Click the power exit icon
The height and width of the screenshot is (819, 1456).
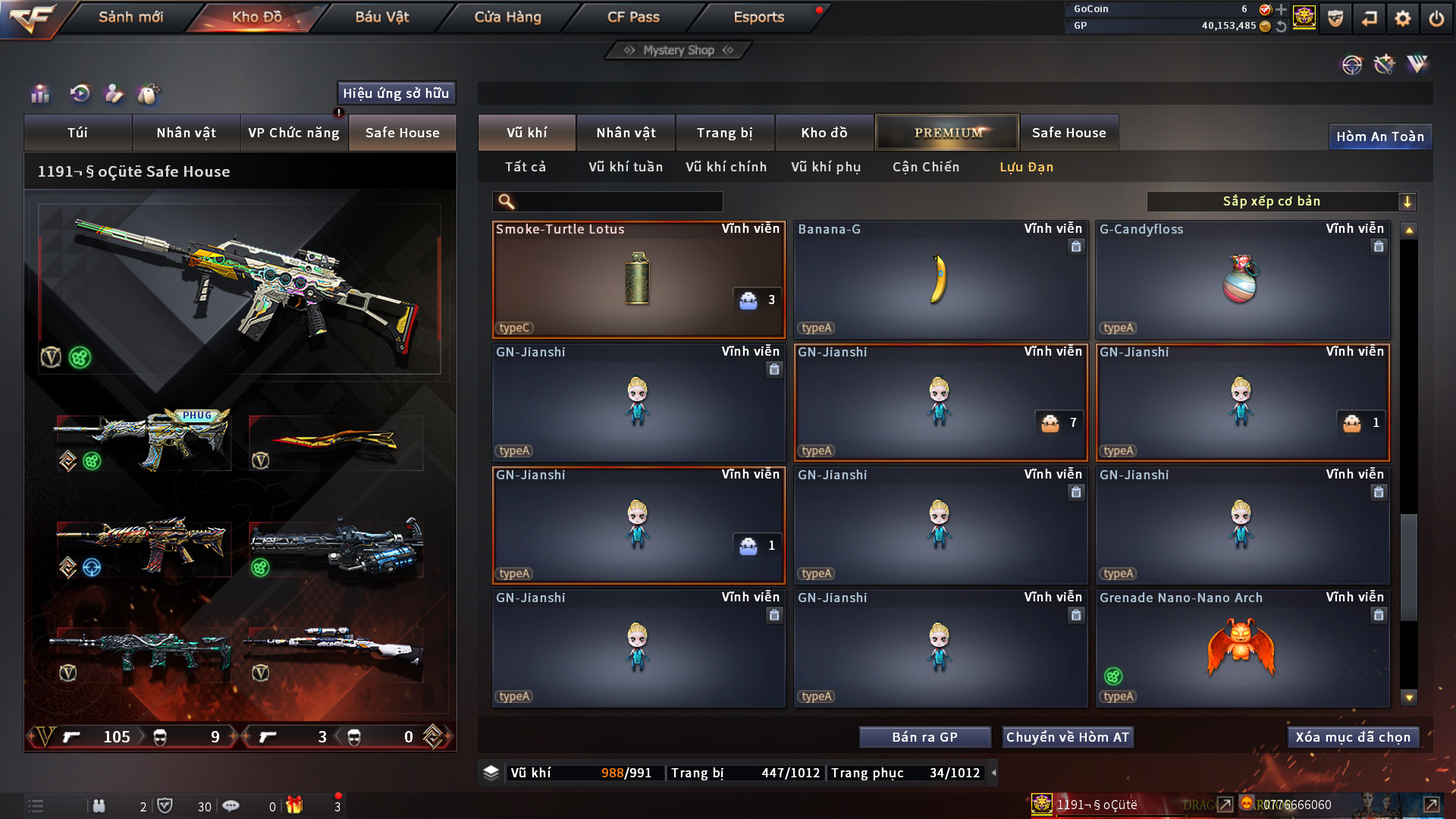point(1436,18)
